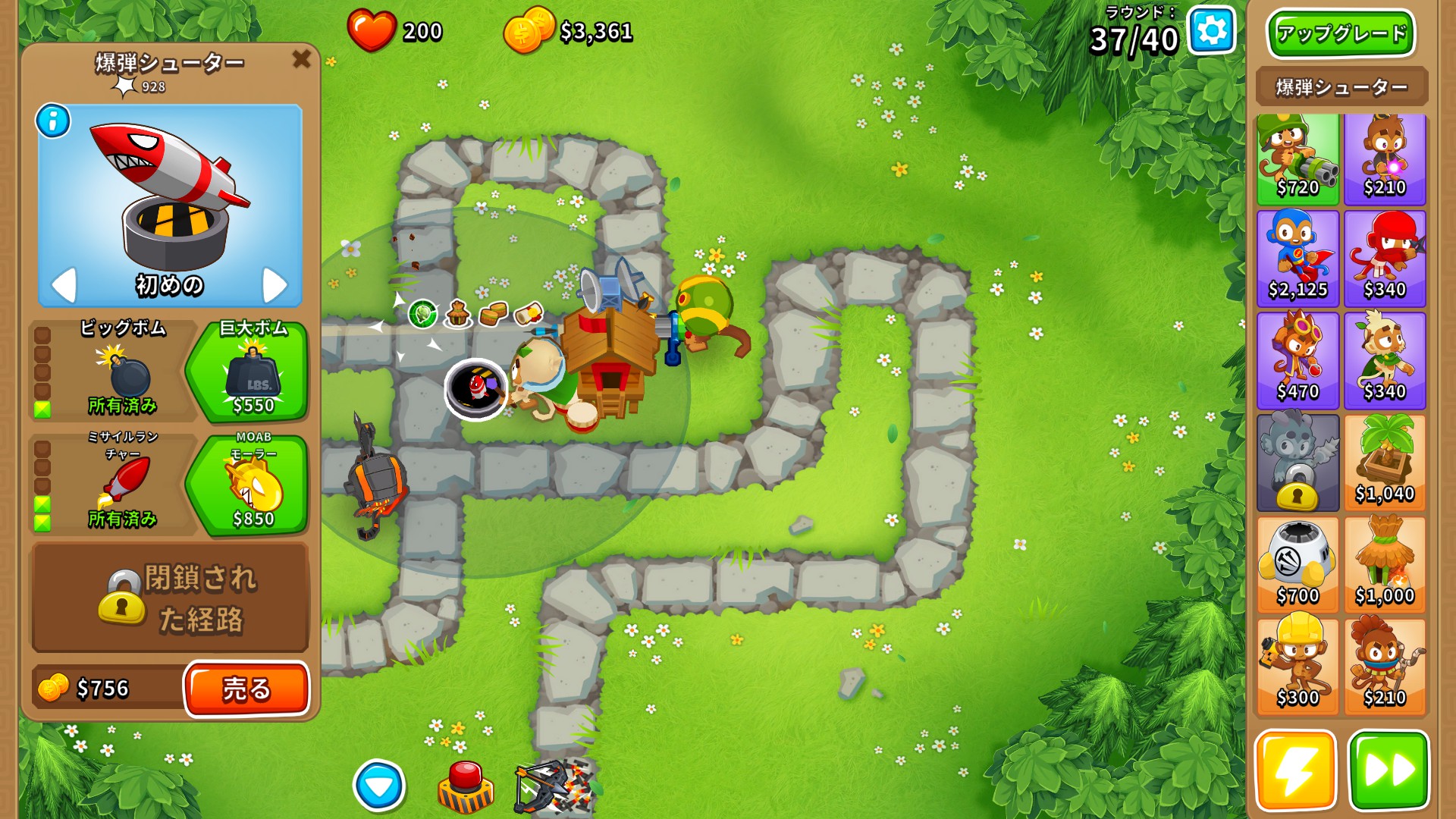Image resolution: width=1456 pixels, height=819 pixels.
Task: Open the green upgrade button
Action: [1341, 33]
